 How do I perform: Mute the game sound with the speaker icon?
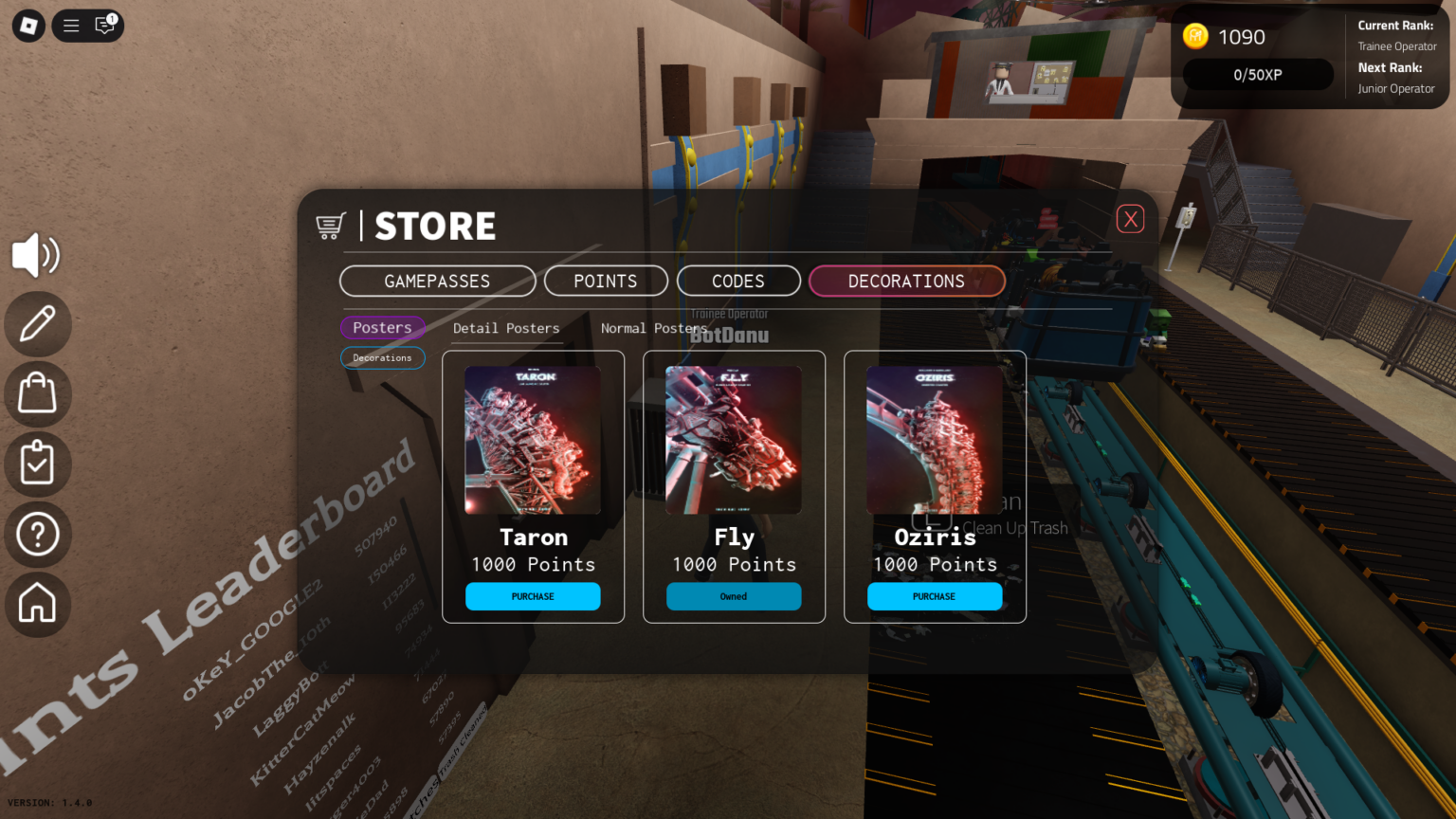(x=36, y=255)
